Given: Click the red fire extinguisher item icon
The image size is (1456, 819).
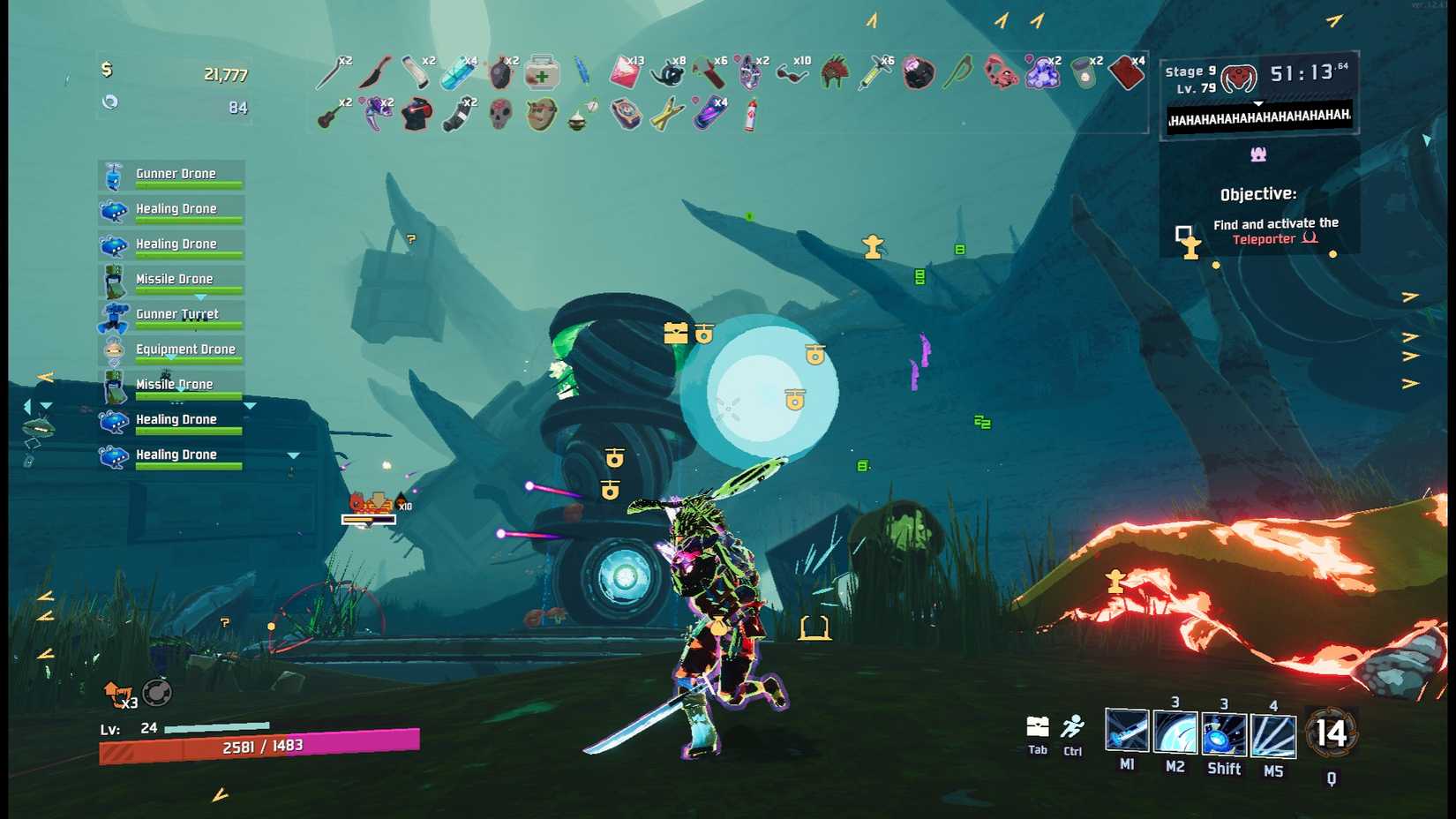Looking at the screenshot, I should [x=751, y=115].
